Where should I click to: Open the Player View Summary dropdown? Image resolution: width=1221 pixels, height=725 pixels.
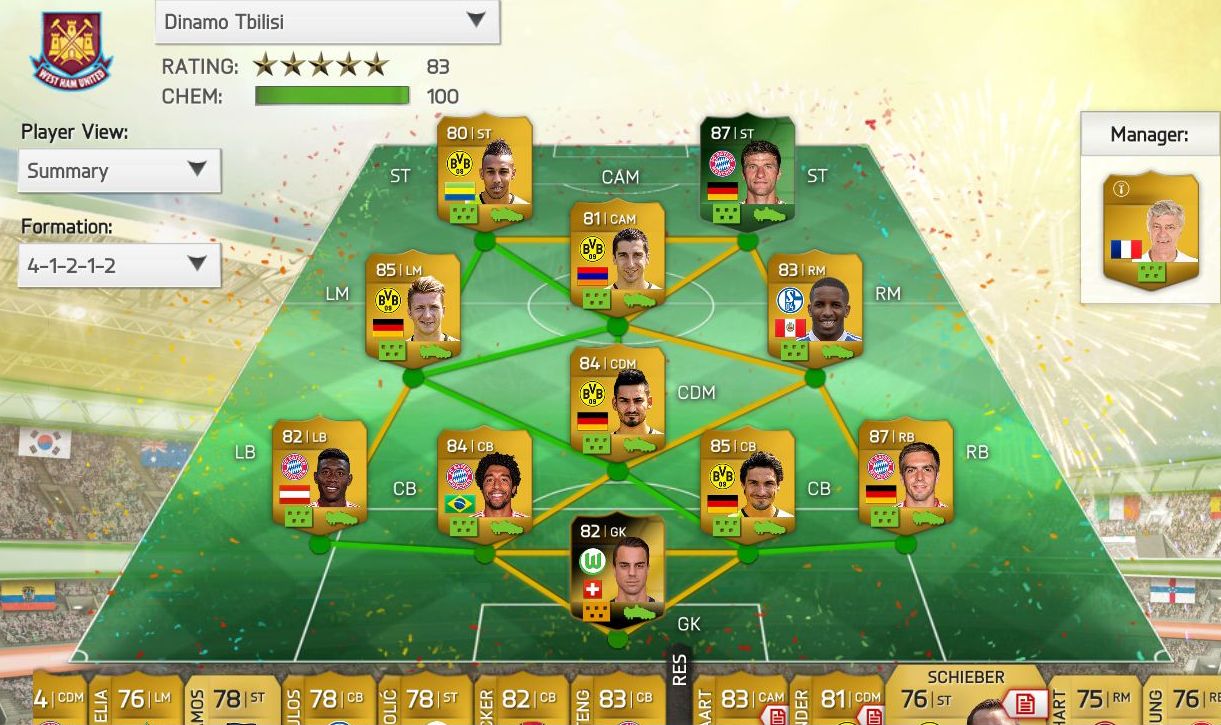[x=119, y=171]
